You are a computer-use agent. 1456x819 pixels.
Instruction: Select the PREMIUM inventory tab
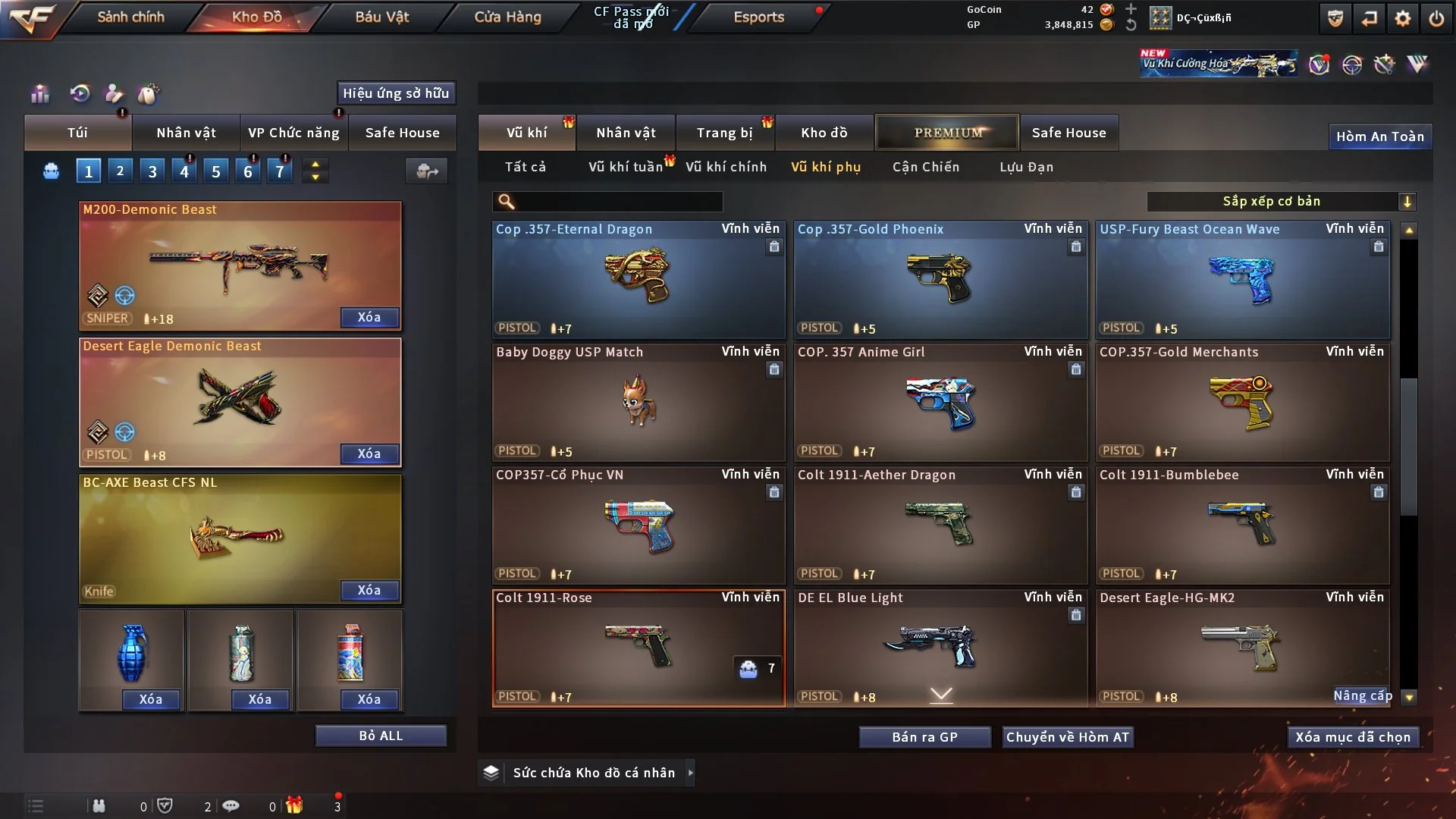(947, 133)
